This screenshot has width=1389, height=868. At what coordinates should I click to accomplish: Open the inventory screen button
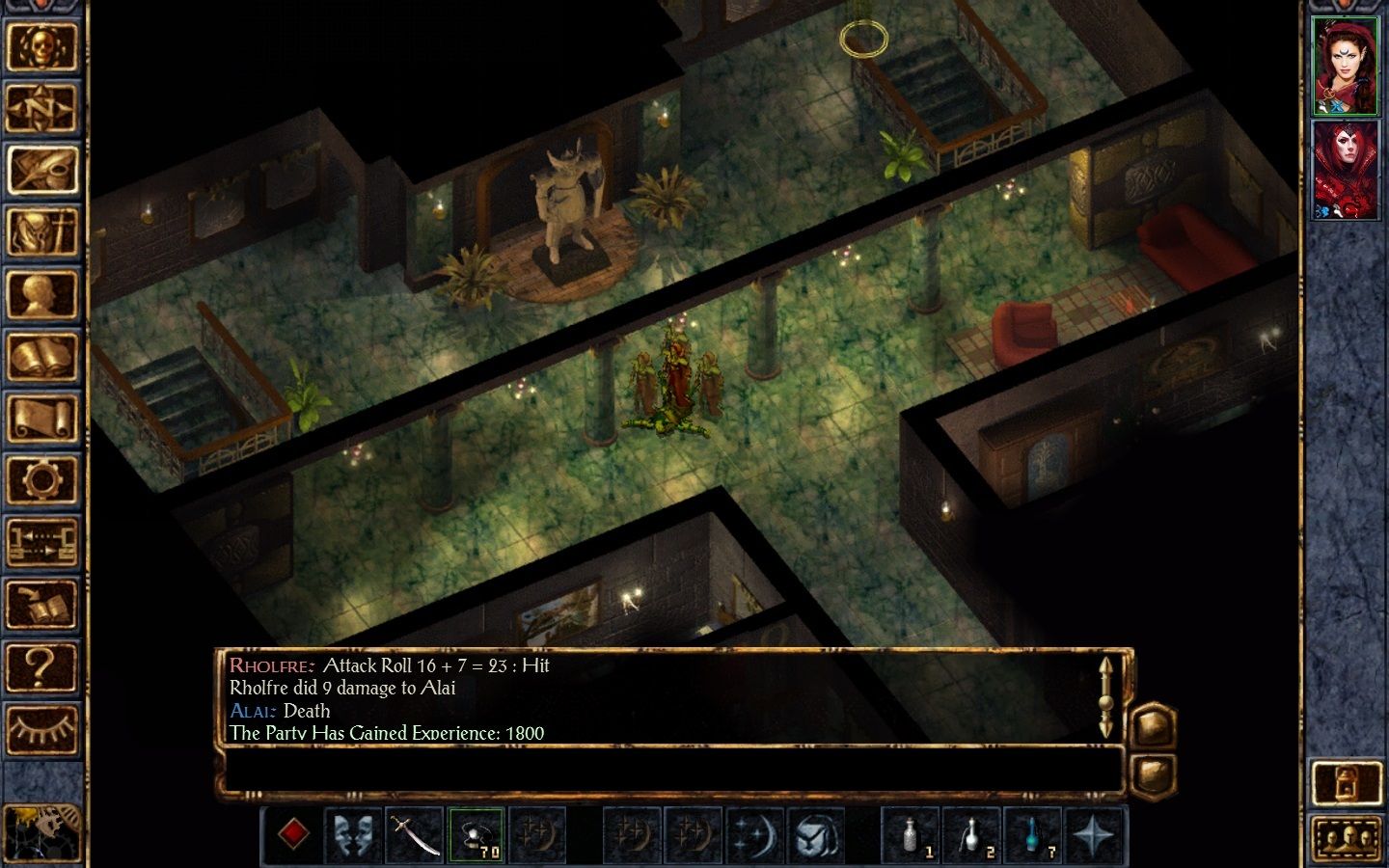[41, 232]
